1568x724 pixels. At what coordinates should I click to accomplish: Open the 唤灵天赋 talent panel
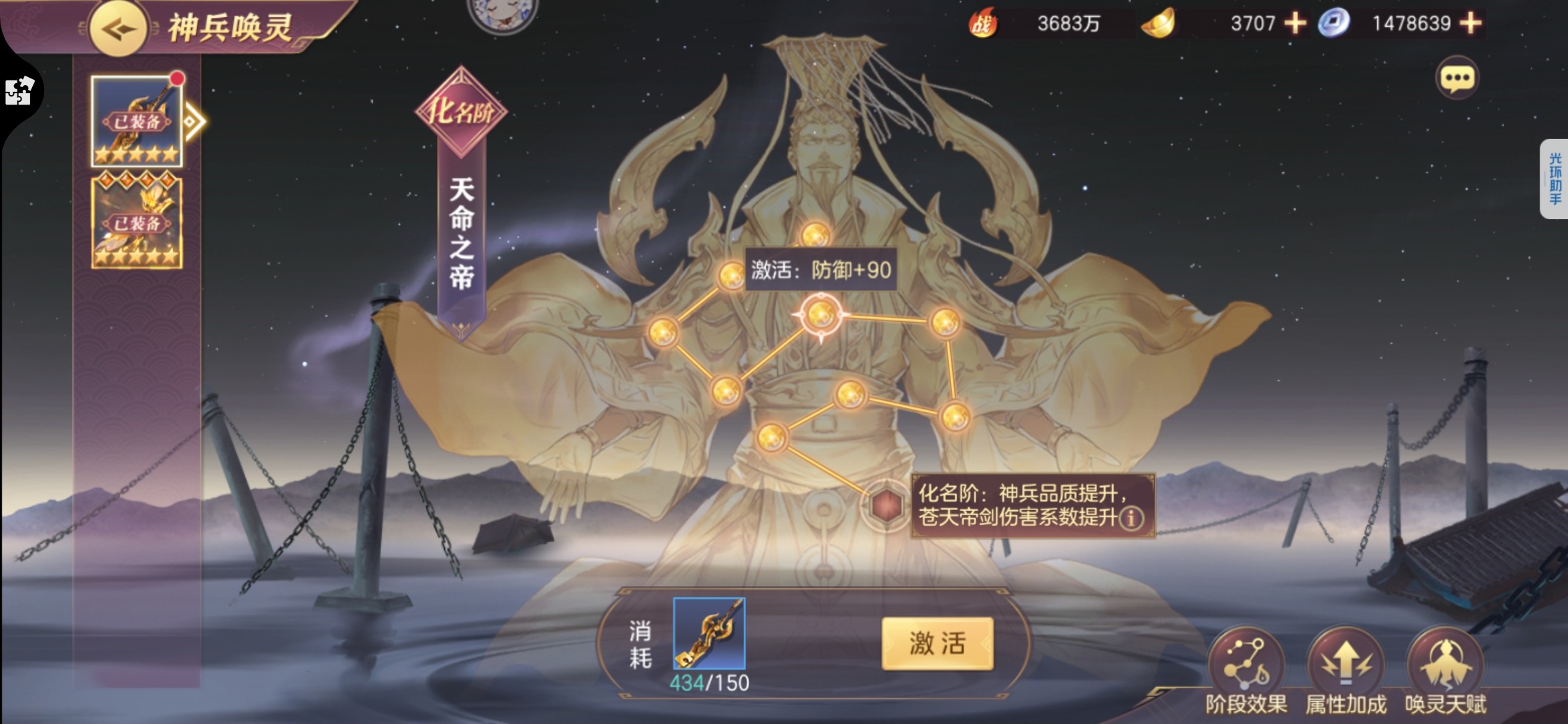click(1445, 665)
